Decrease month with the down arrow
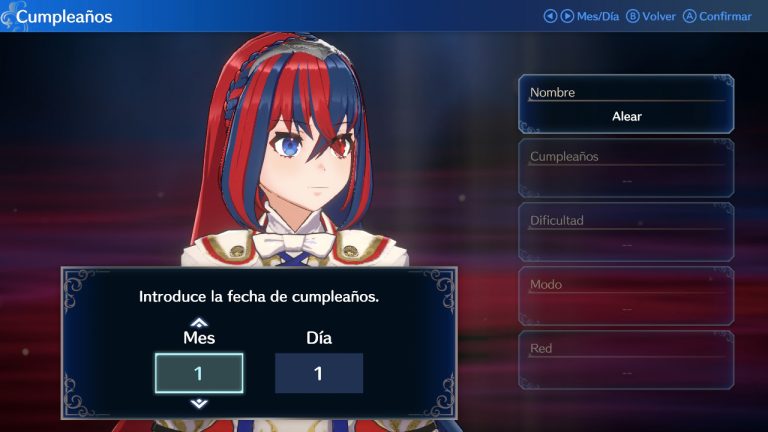The width and height of the screenshot is (768, 432). 199,403
